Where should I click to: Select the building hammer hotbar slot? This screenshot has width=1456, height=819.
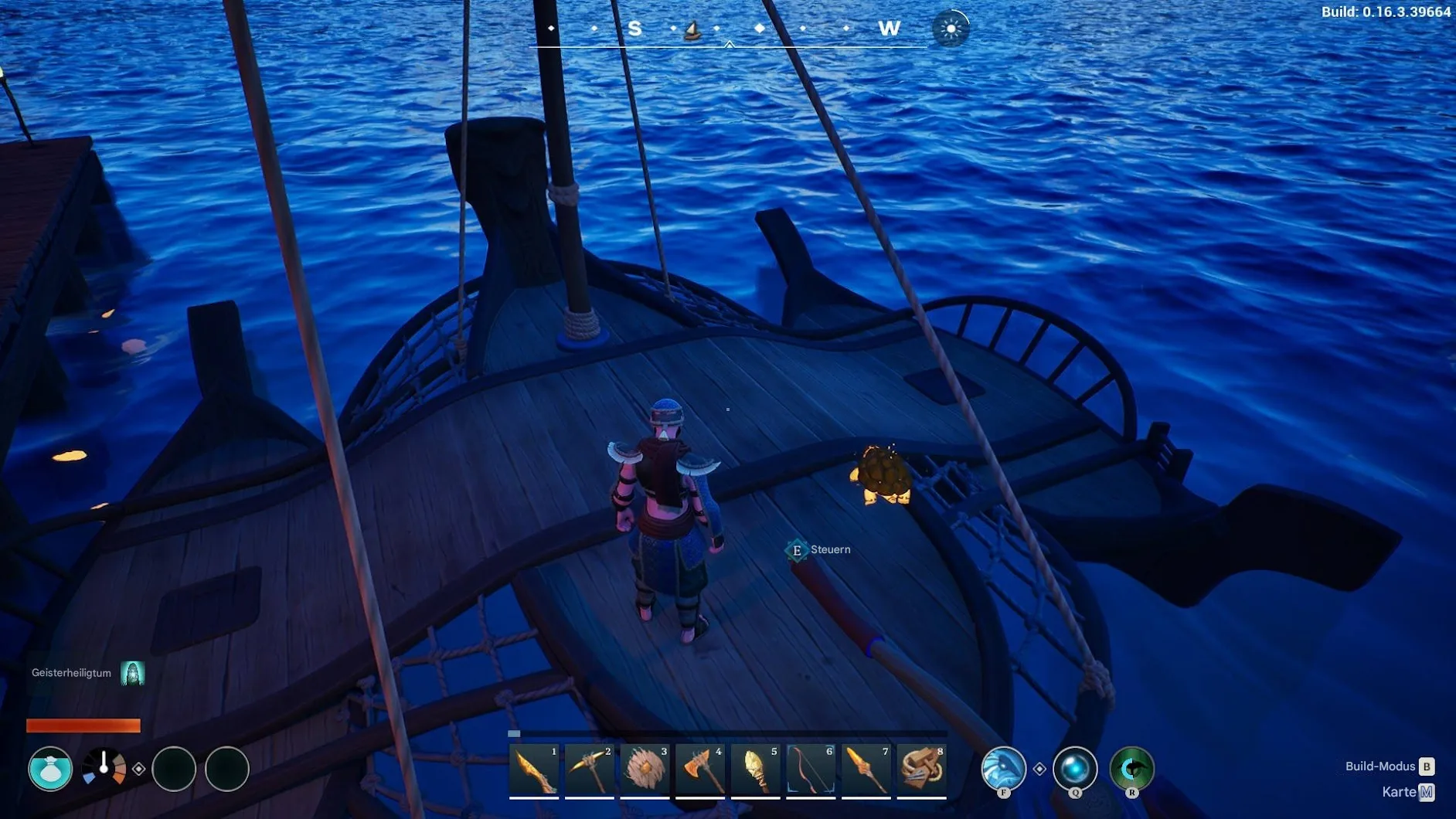click(x=922, y=770)
